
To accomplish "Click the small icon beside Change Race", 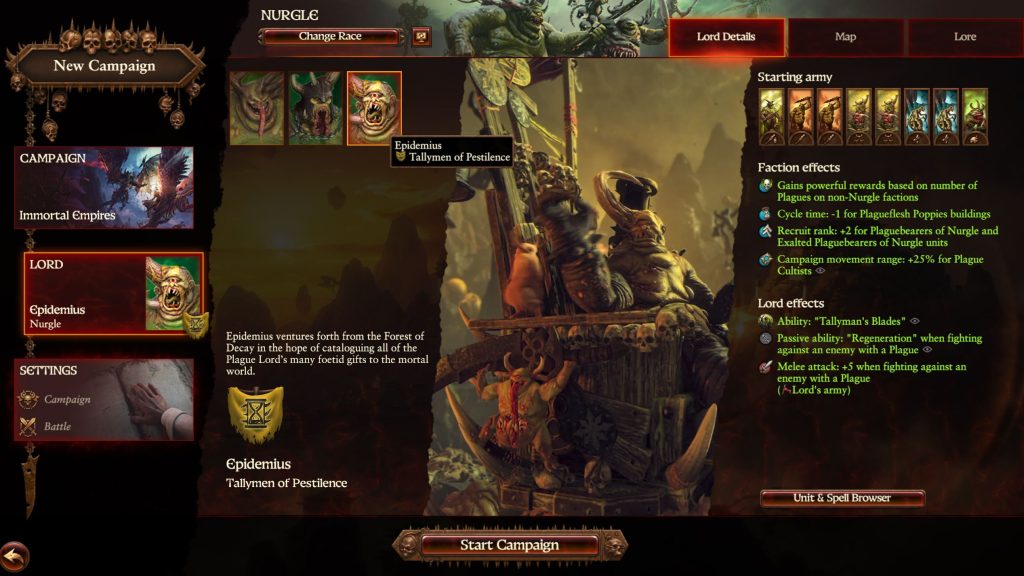I will click(421, 37).
